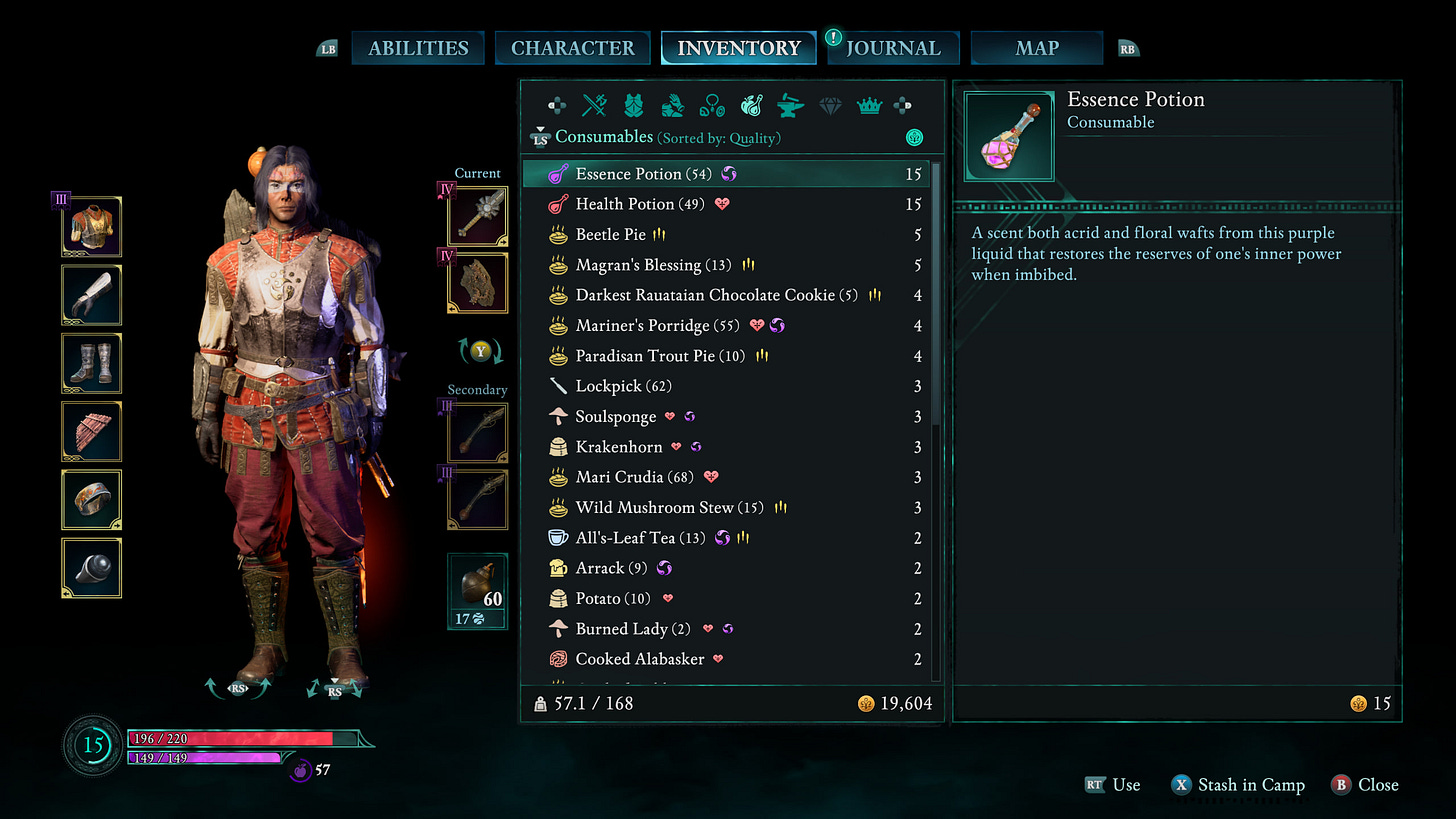
Task: Show the weapons category (crossed sword and axe)
Action: coord(595,105)
